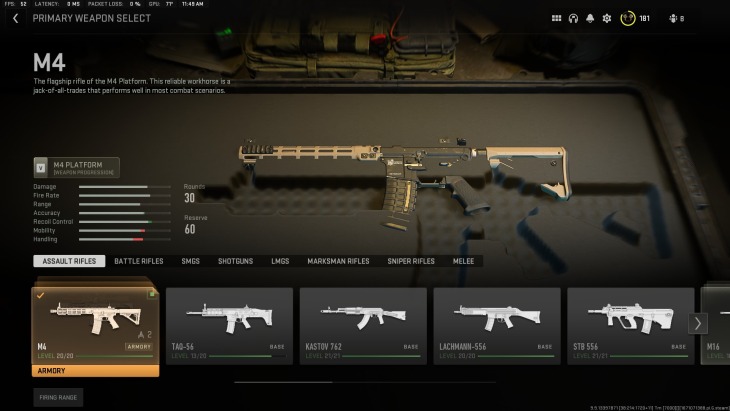Select the TAQ-56 weapon card
The width and height of the screenshot is (730, 411).
point(229,325)
